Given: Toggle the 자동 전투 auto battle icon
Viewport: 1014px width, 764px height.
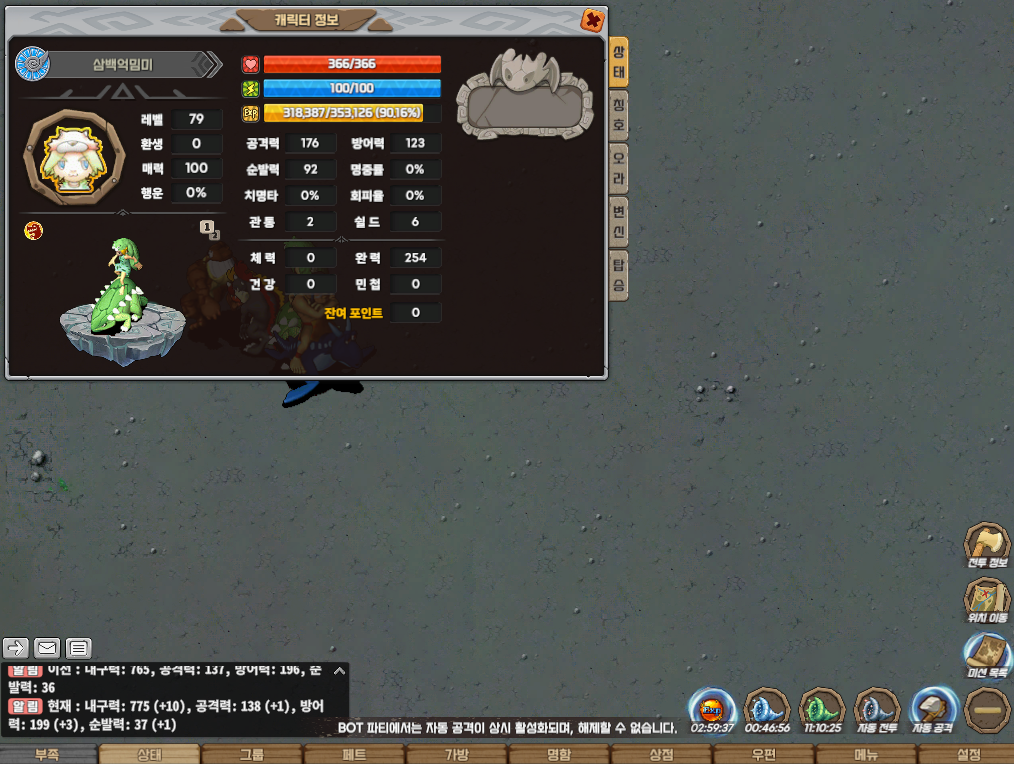Looking at the screenshot, I should 878,710.
